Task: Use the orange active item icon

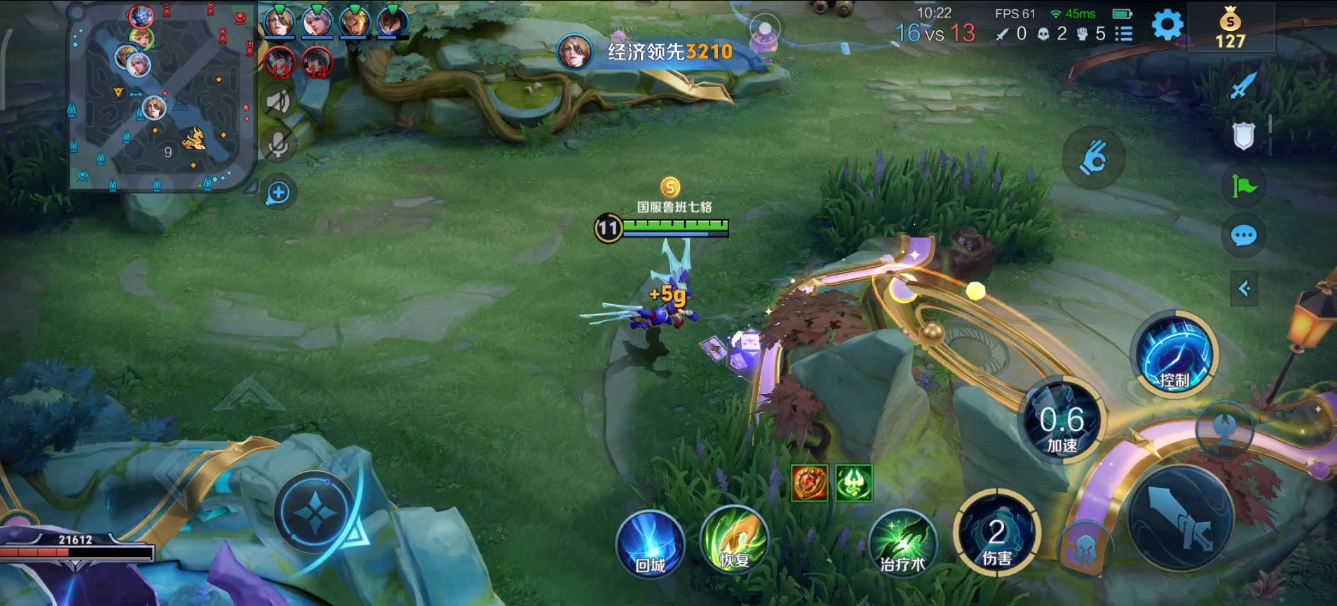Action: 809,483
